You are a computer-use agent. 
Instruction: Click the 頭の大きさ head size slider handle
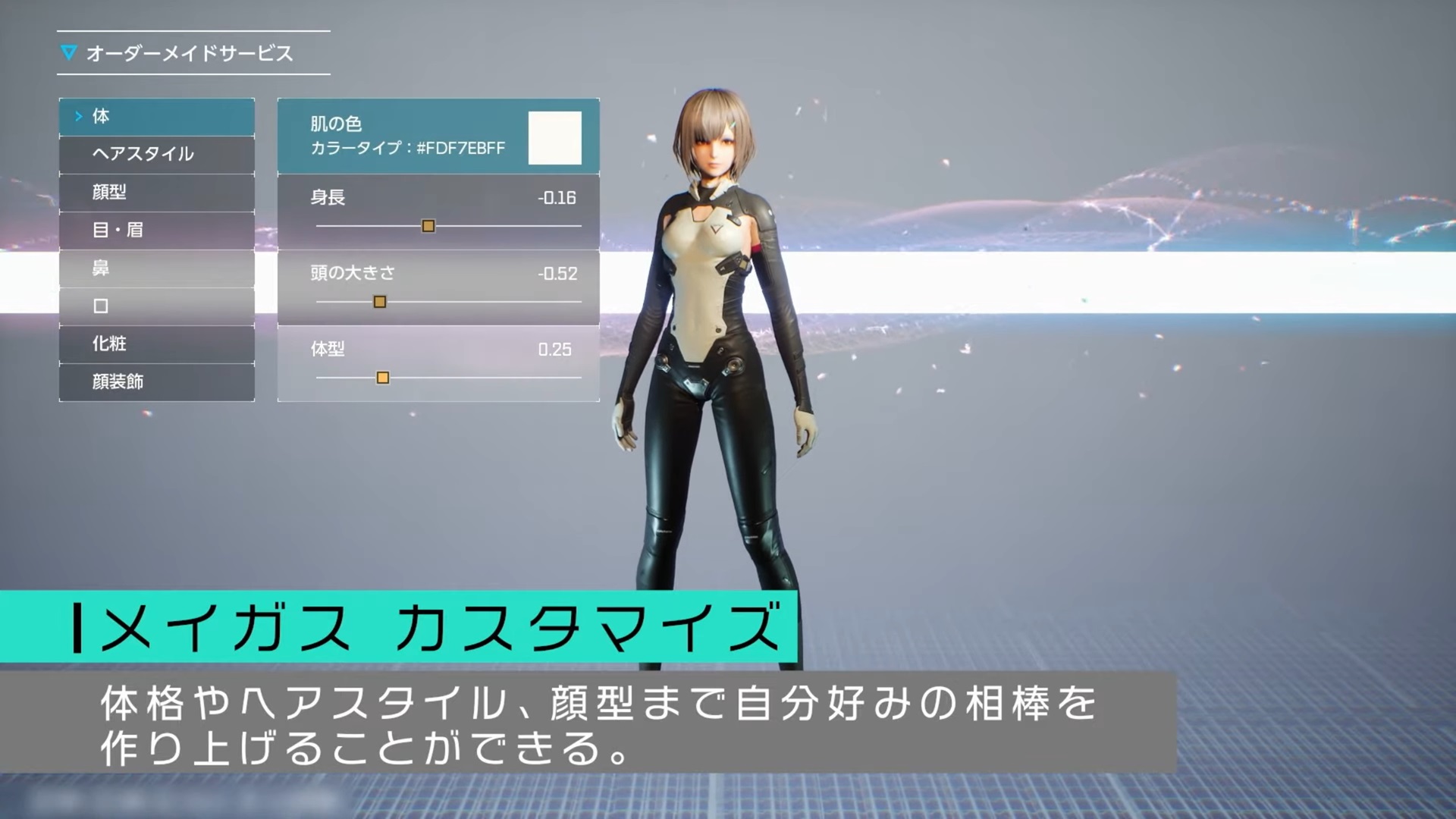[379, 301]
